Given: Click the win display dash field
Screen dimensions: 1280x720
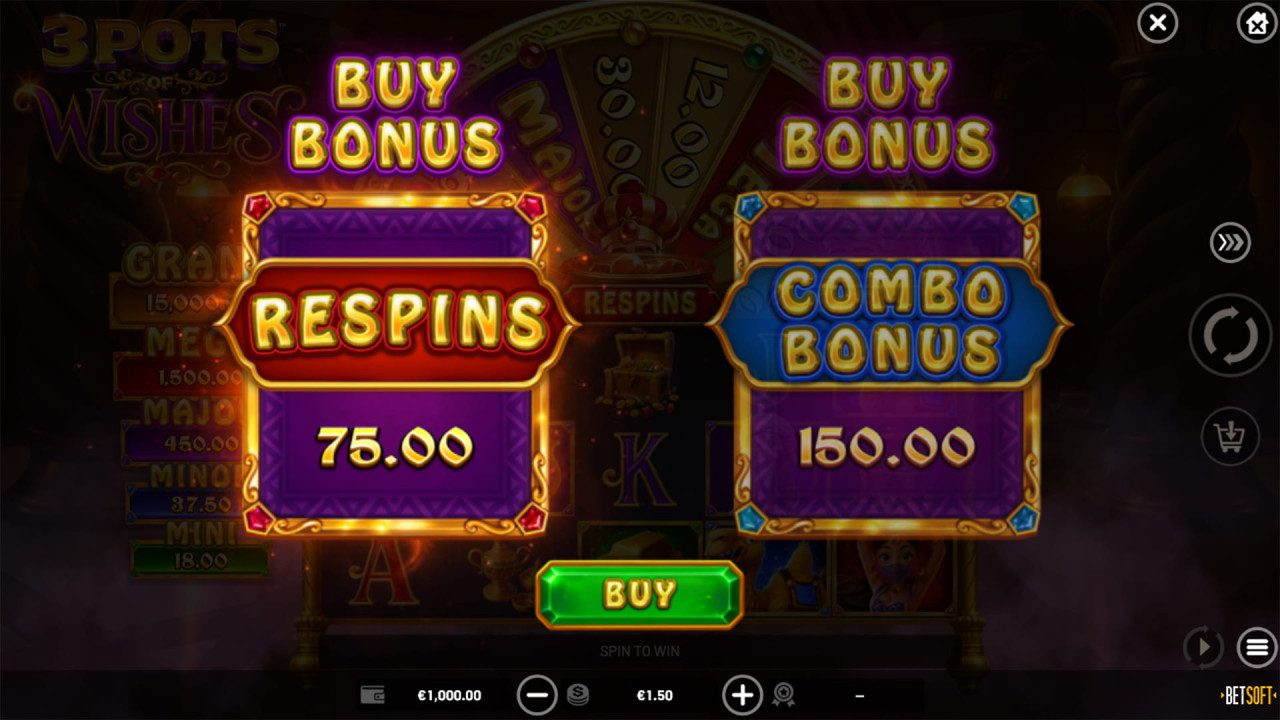Looking at the screenshot, I should coord(860,694).
